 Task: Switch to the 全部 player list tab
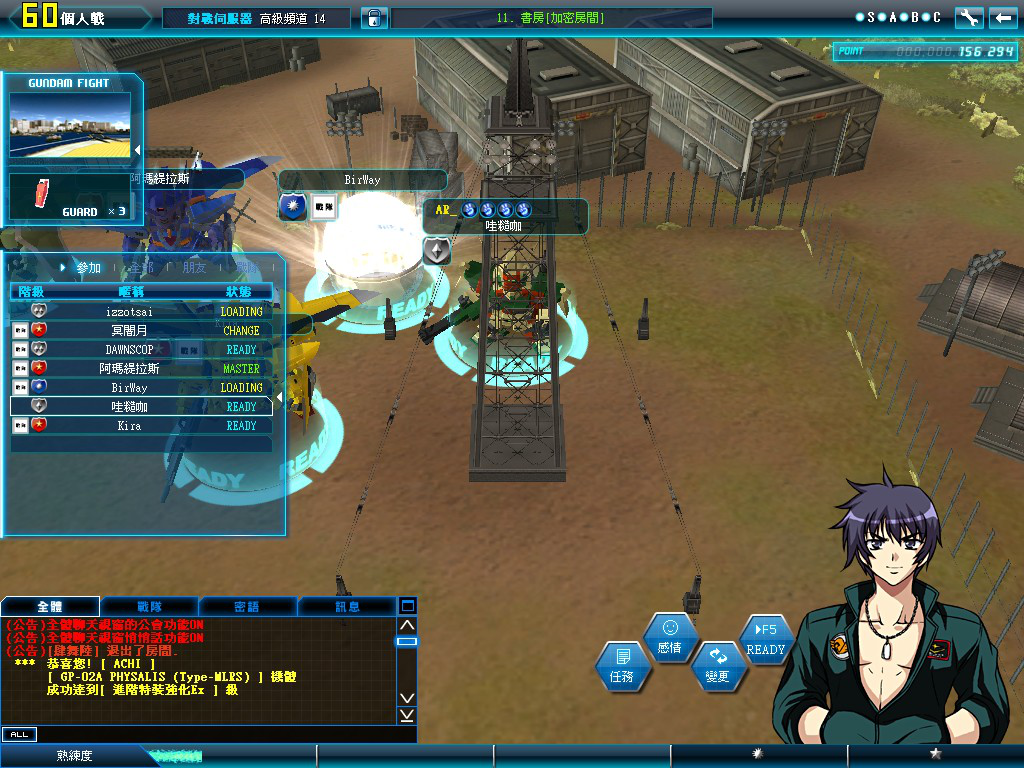(140, 268)
